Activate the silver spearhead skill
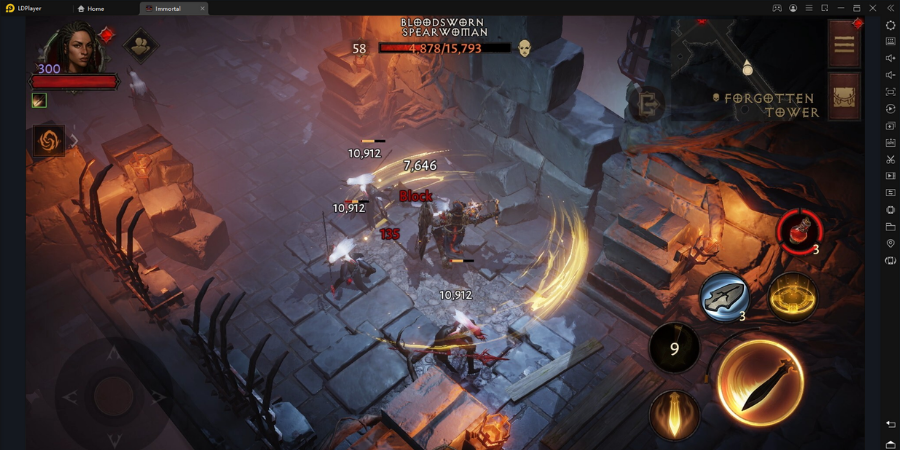The width and height of the screenshot is (900, 450). (x=726, y=297)
